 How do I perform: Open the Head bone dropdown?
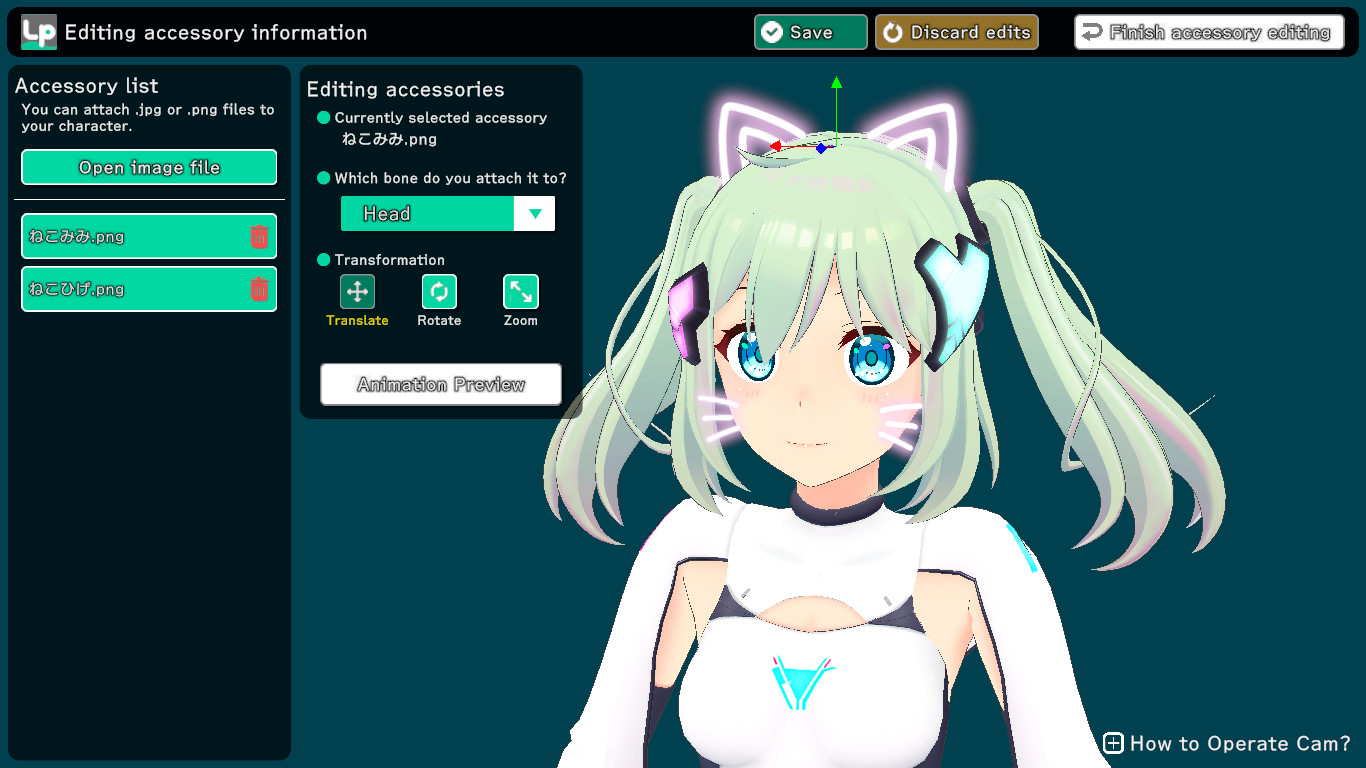[x=534, y=213]
